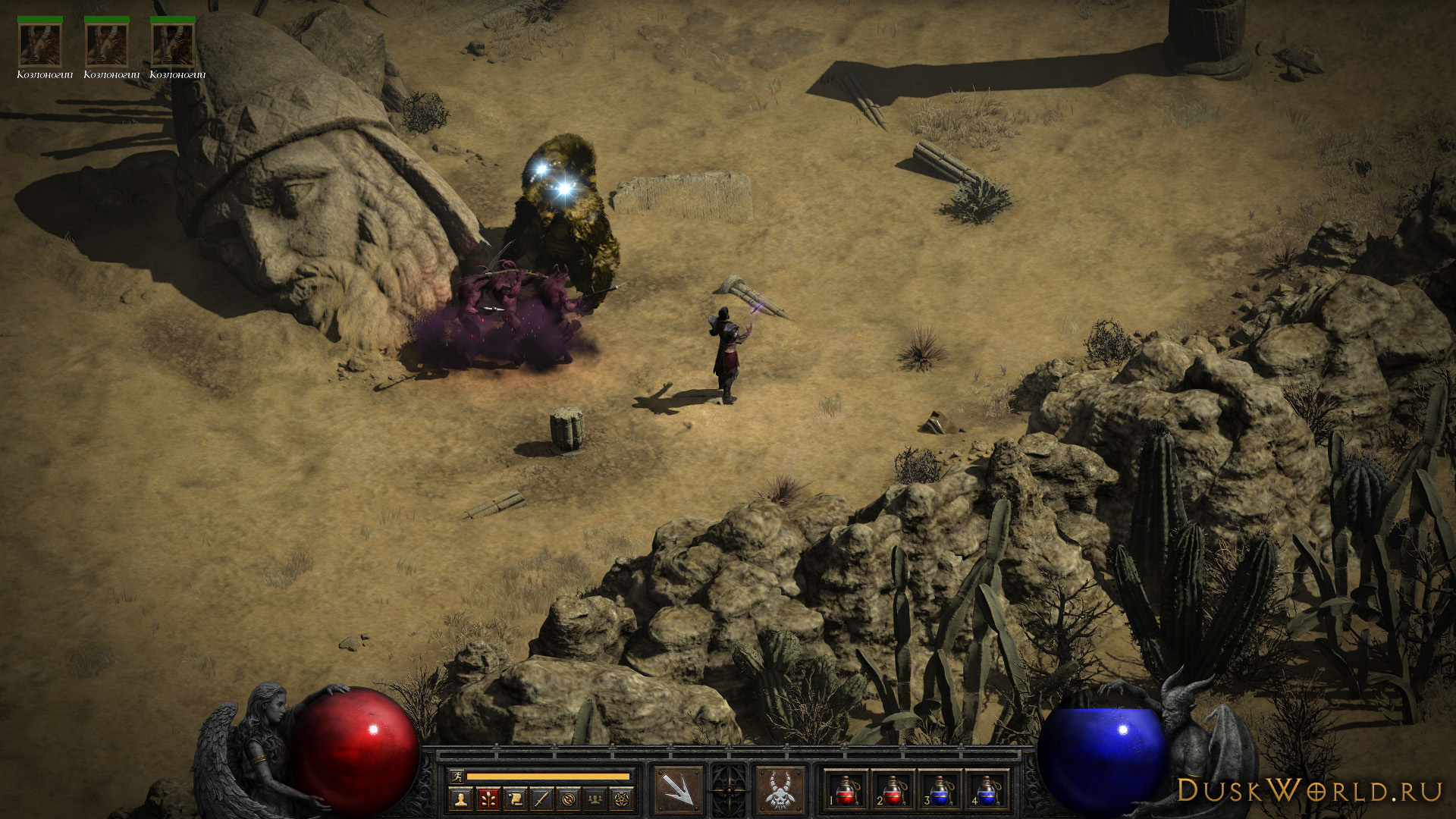Use the red healing potion in belt slot 1

pos(846,789)
